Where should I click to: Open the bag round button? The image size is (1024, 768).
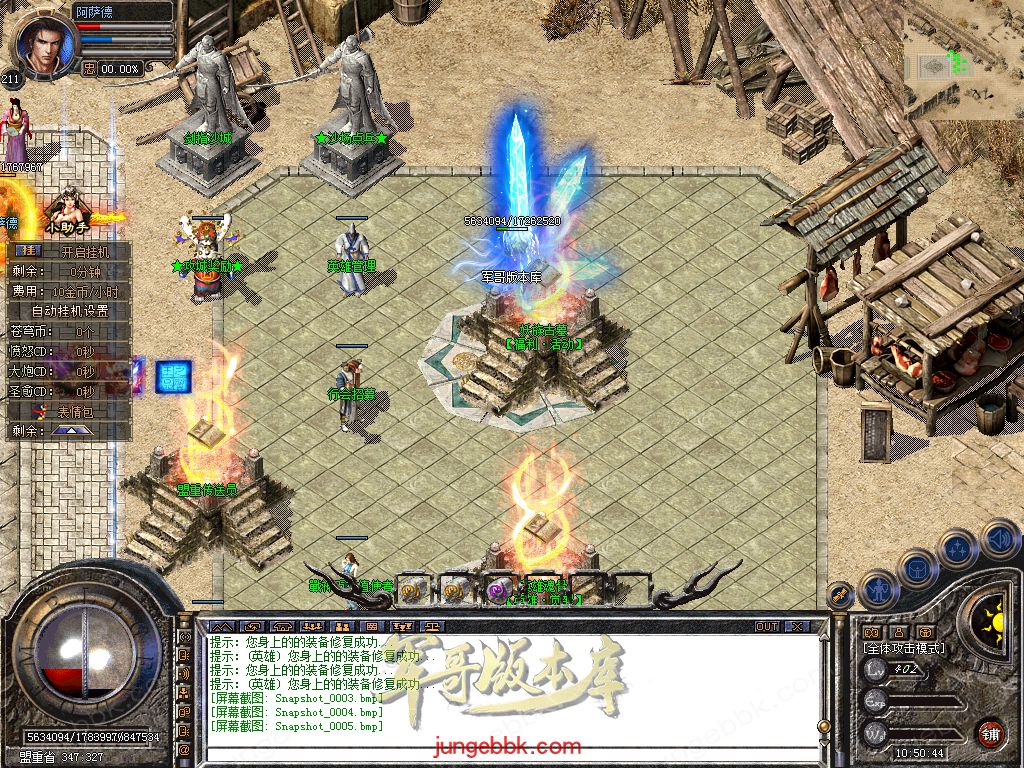pos(918,567)
